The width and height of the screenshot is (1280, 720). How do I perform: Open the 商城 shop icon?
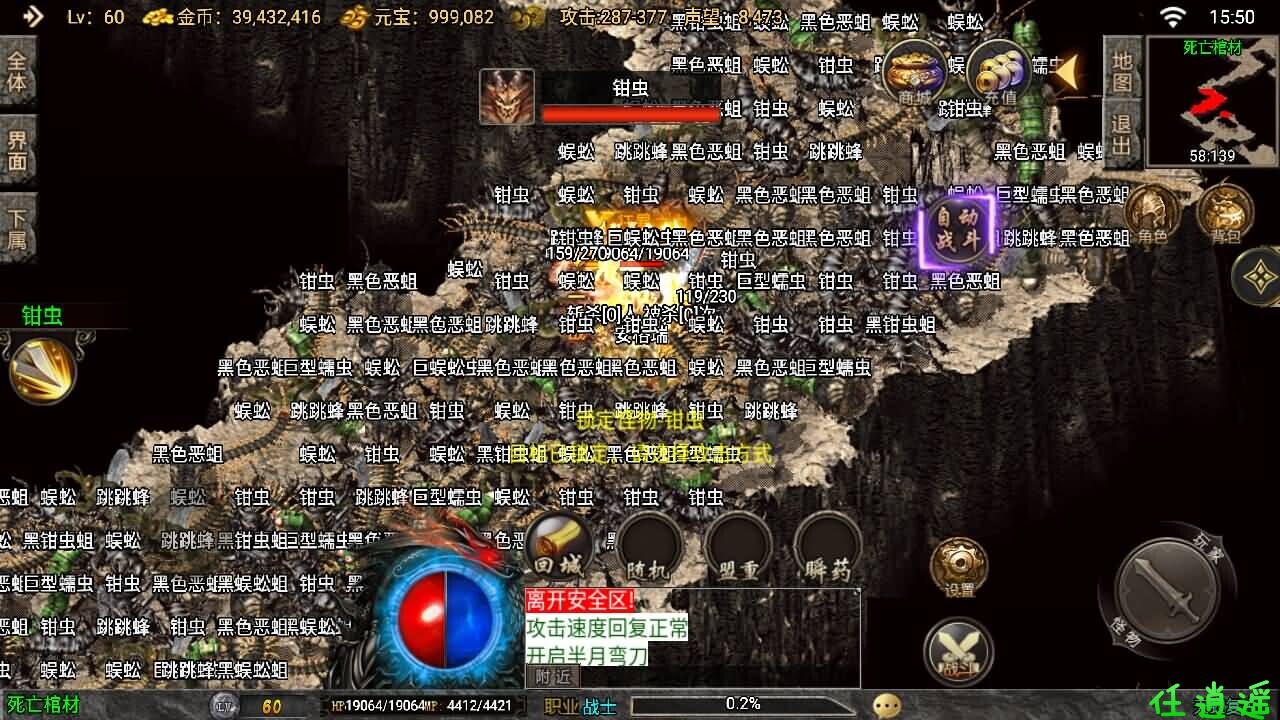click(x=914, y=72)
